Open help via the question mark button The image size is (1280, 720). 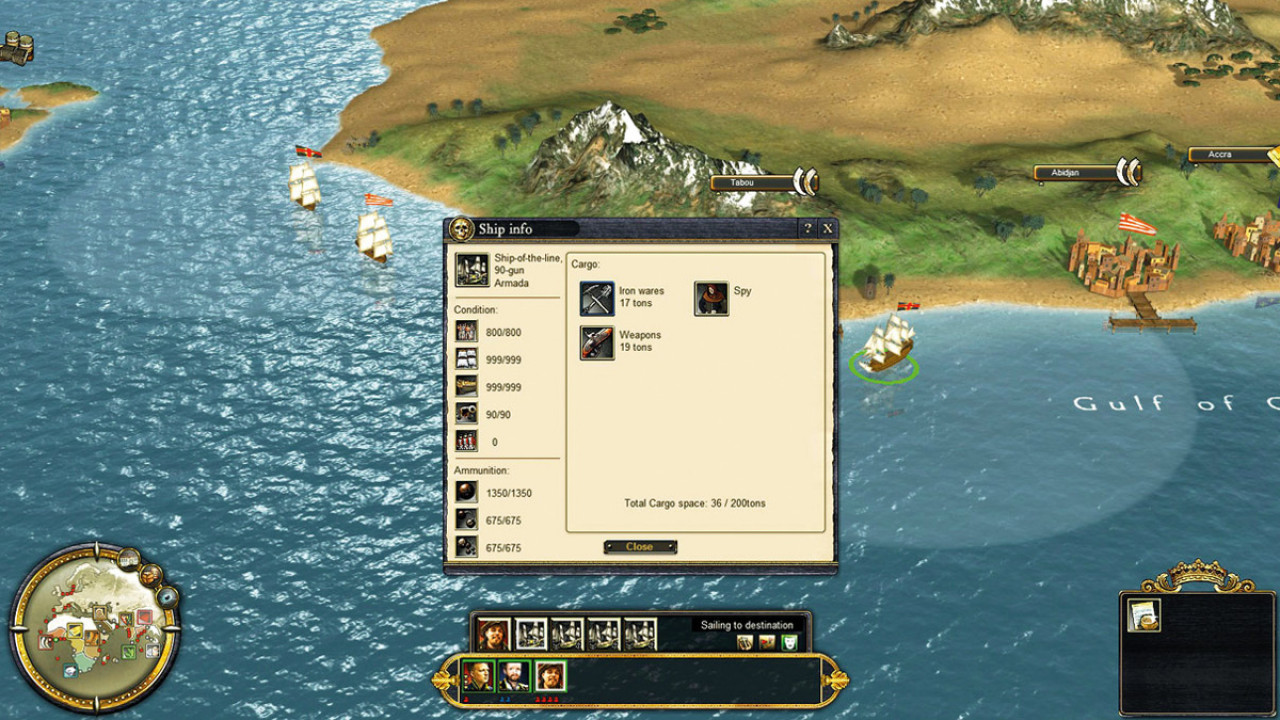tap(809, 229)
